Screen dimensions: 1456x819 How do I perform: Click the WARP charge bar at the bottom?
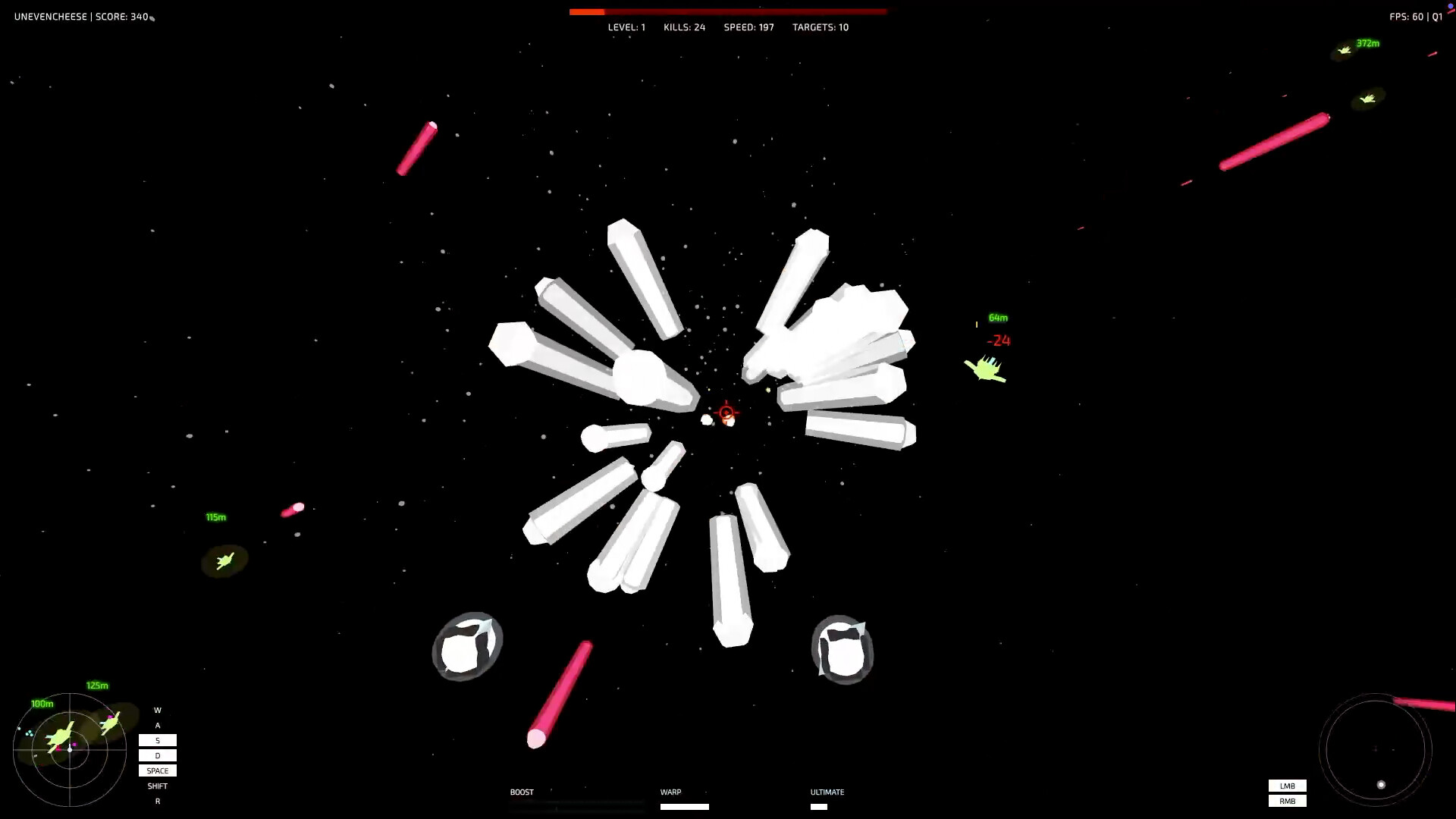(684, 806)
